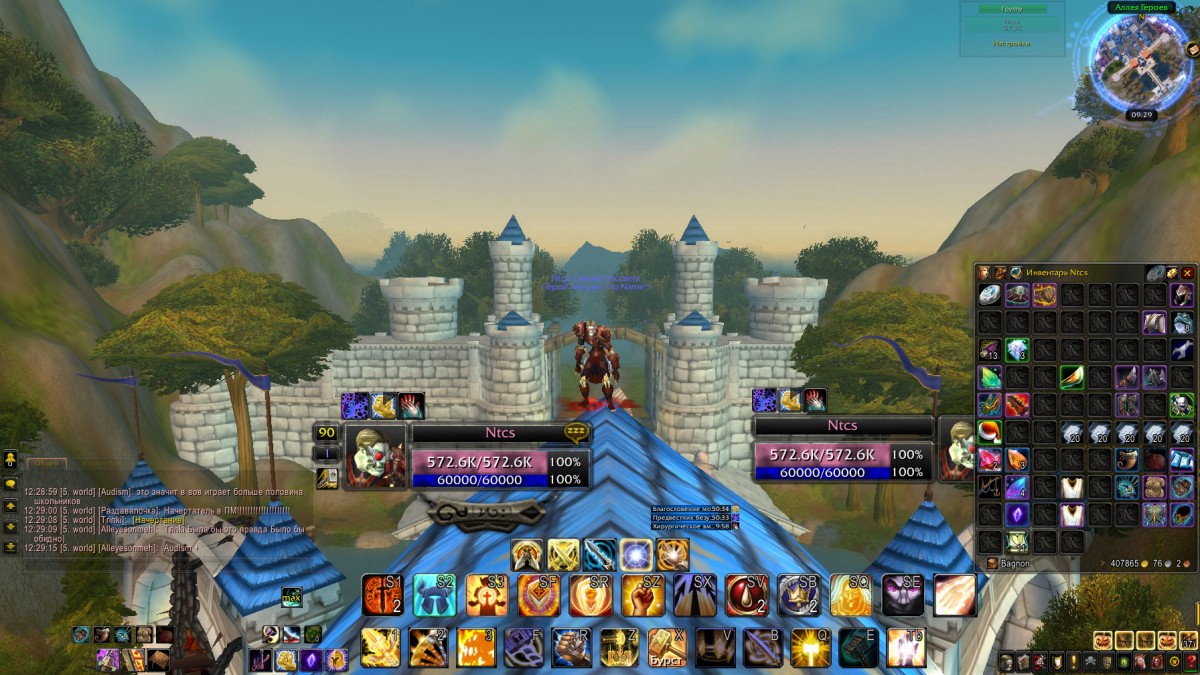Activate the dark purple face ability SE
Screen dimensions: 1200x675
(x=903, y=595)
